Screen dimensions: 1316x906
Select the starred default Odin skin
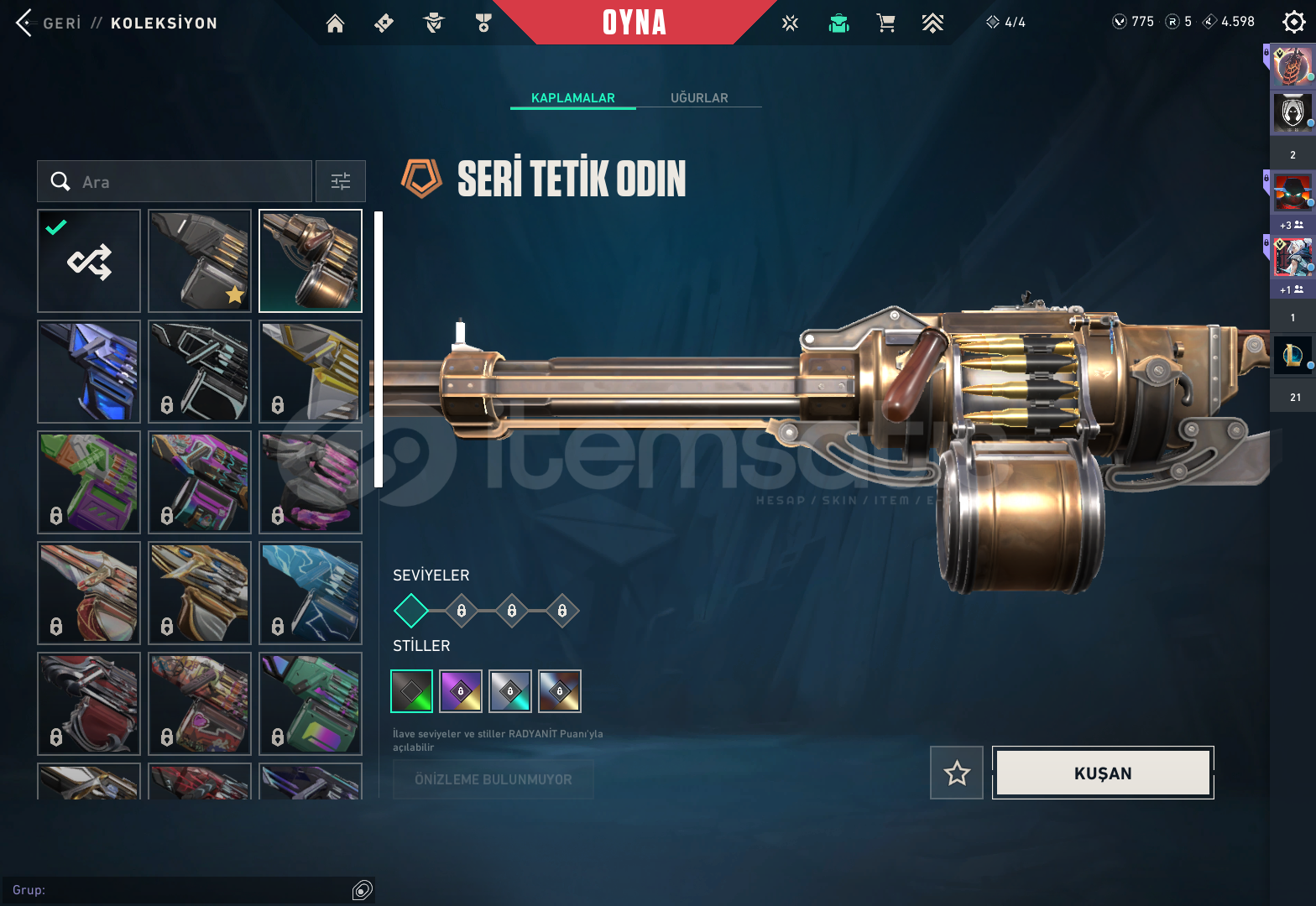click(x=200, y=261)
